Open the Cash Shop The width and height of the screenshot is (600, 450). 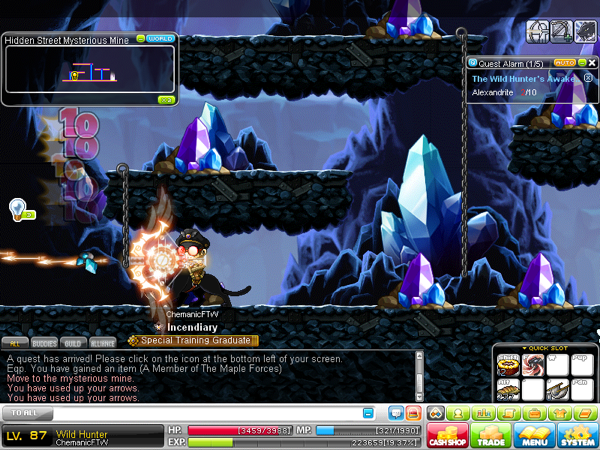[x=449, y=436]
